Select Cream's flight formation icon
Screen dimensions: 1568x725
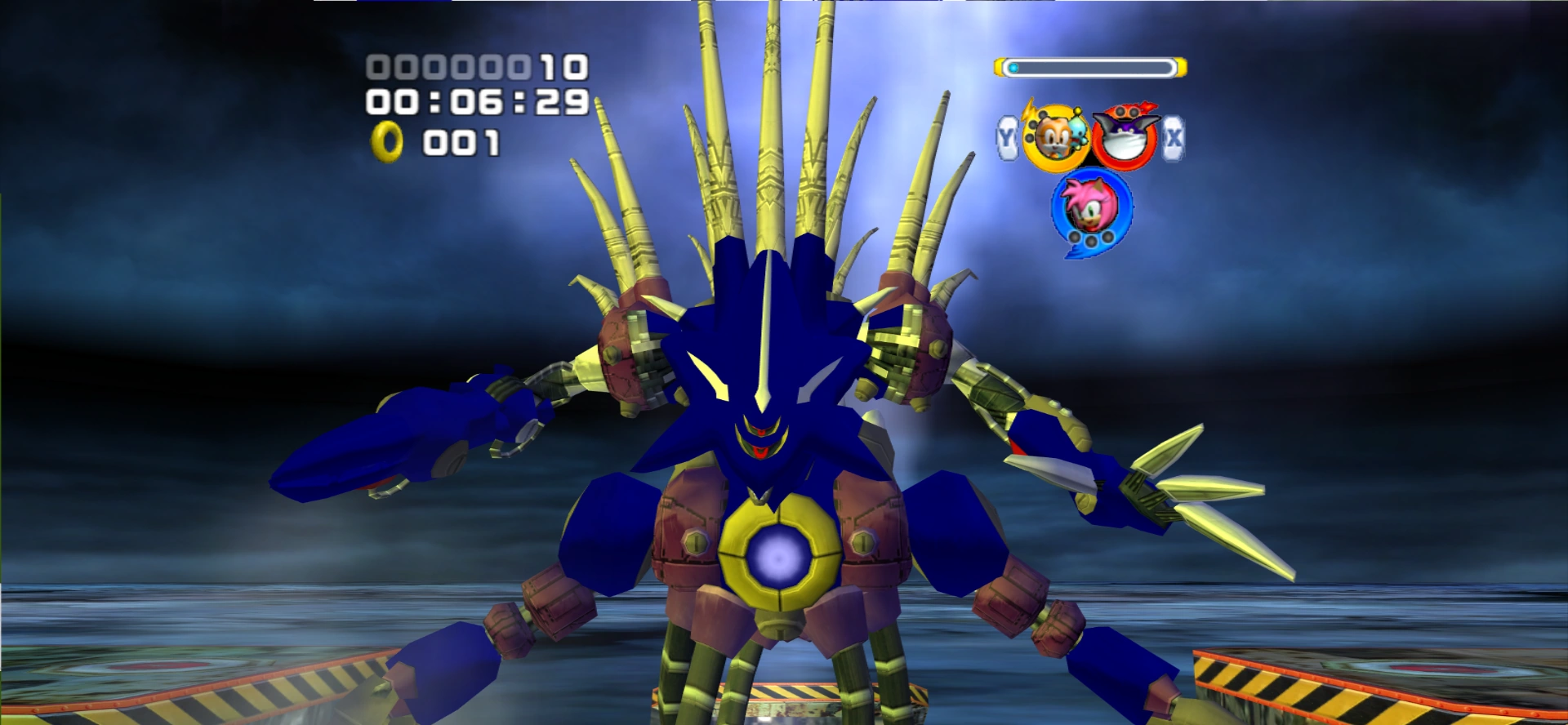(x=1055, y=137)
